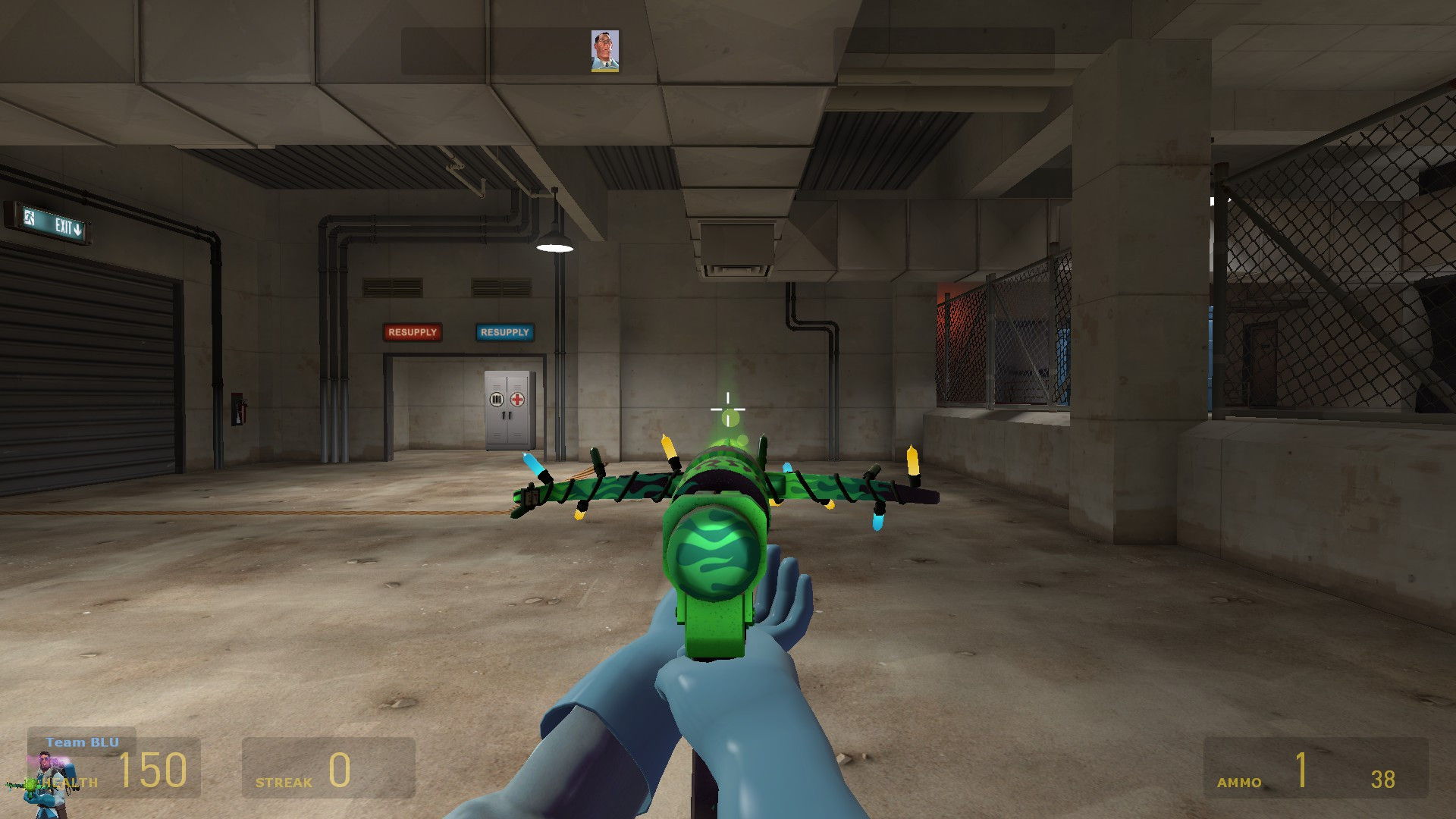Click the Team BLU label

tap(82, 743)
